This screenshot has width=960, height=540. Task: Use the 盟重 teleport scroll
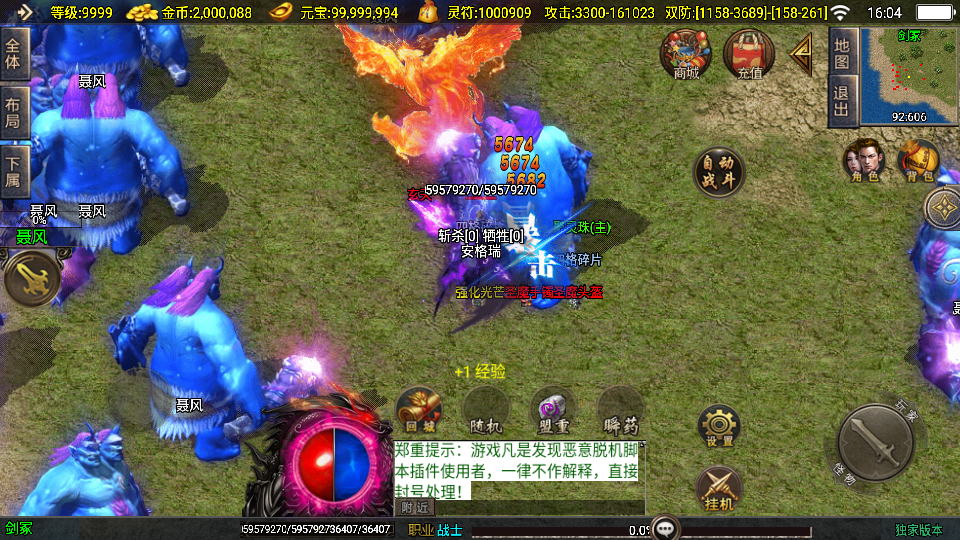click(552, 410)
